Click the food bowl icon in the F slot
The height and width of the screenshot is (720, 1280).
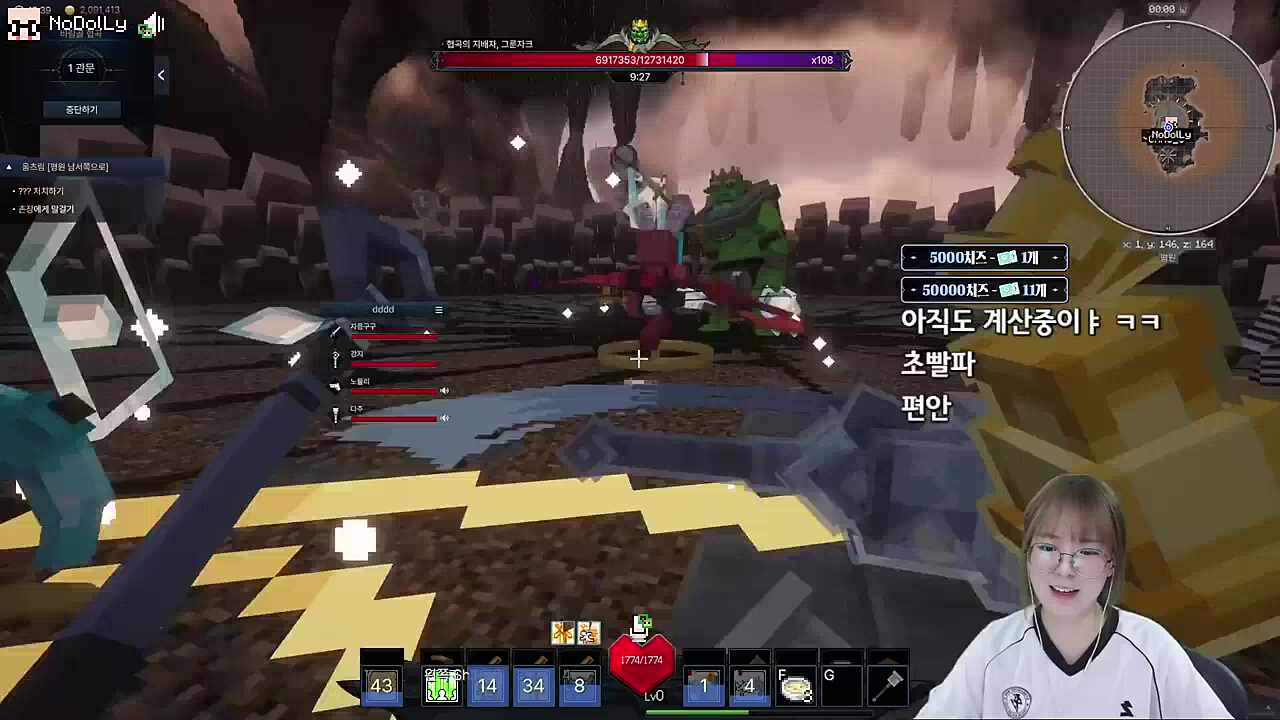click(x=795, y=688)
